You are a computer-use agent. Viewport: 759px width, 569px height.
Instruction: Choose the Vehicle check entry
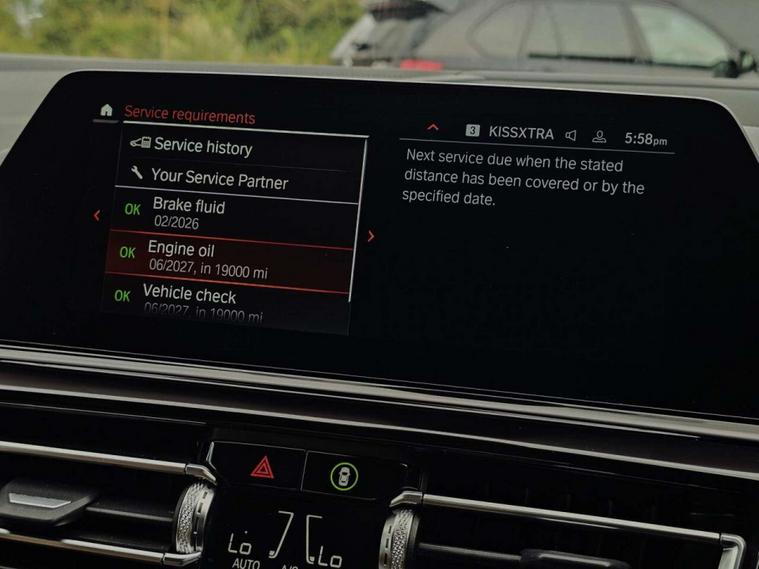[x=228, y=301]
